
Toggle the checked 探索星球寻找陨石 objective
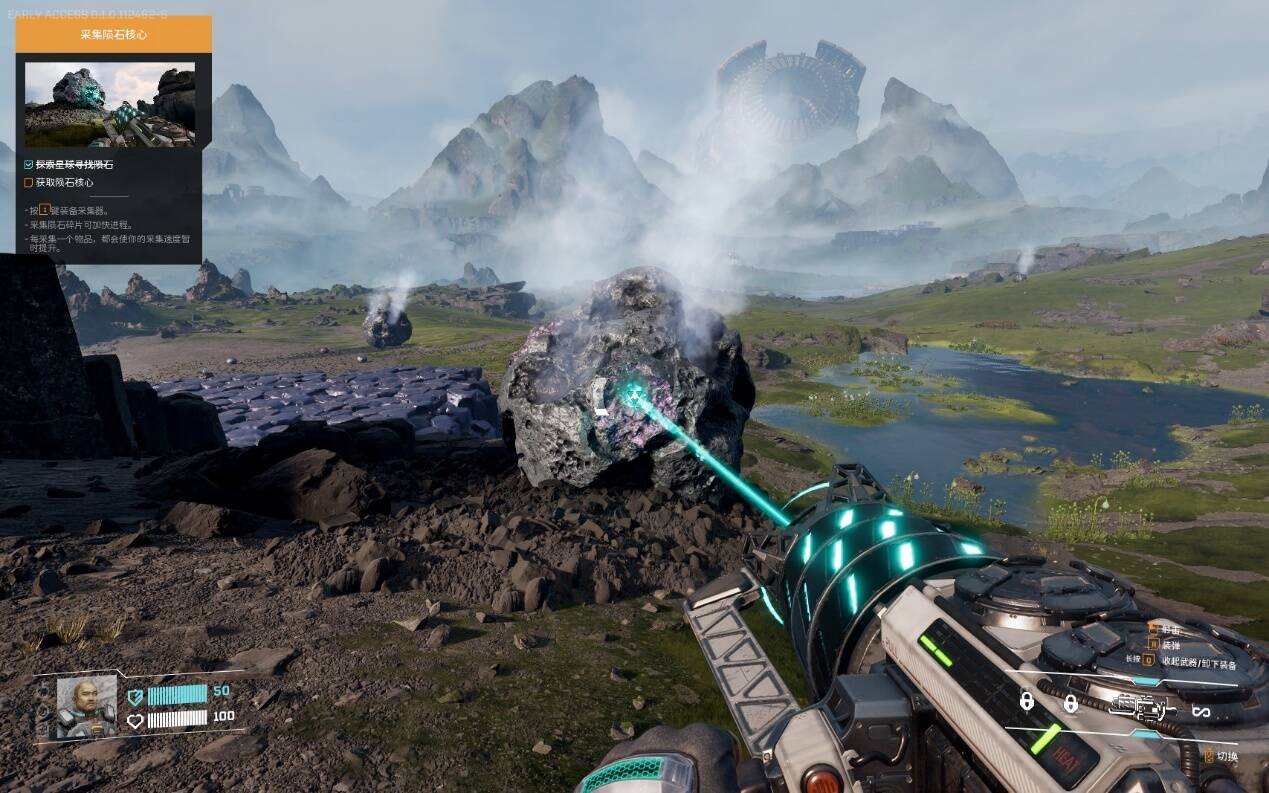29,165
